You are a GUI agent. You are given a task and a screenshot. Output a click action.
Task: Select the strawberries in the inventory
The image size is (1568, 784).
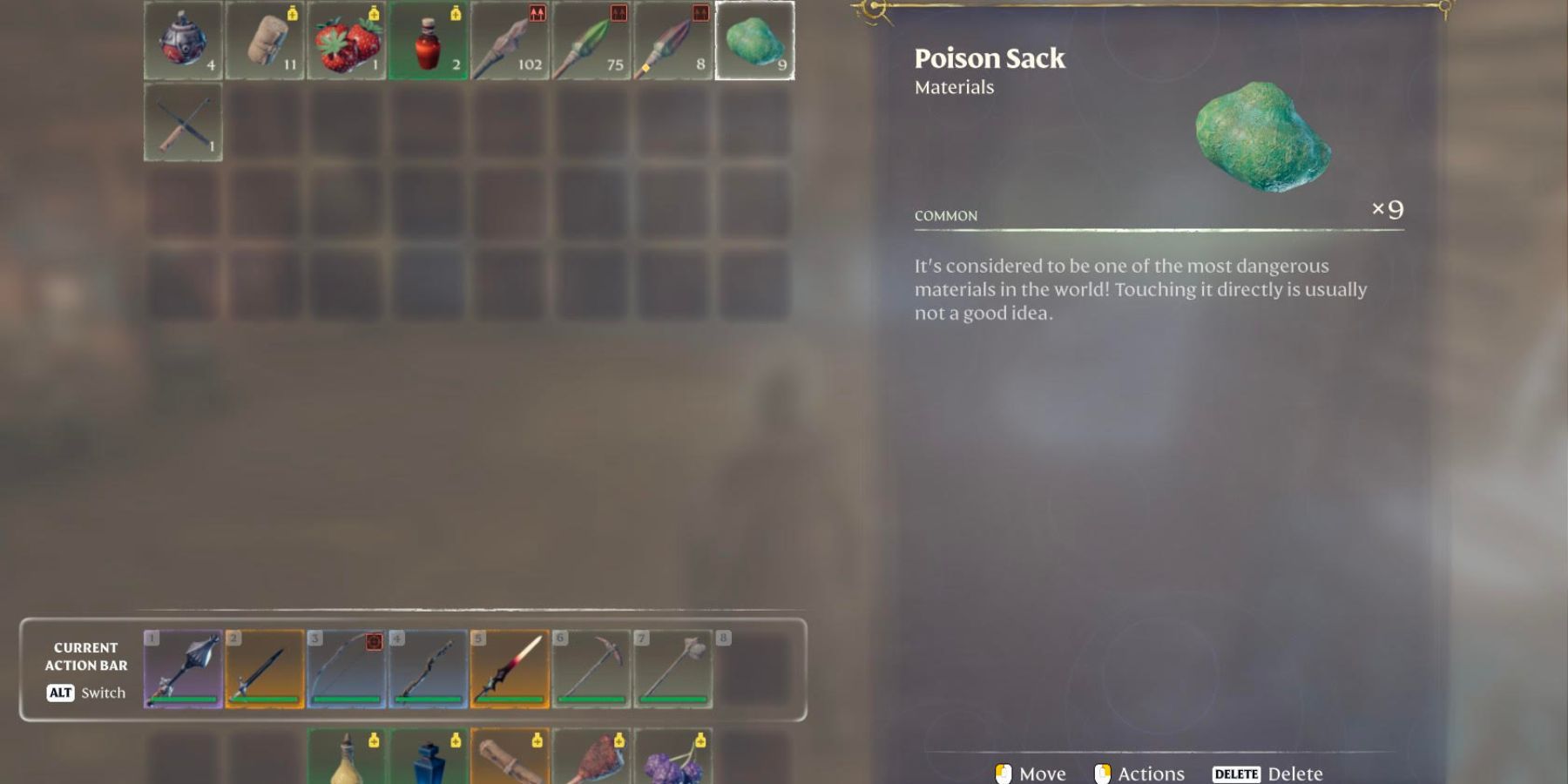347,39
